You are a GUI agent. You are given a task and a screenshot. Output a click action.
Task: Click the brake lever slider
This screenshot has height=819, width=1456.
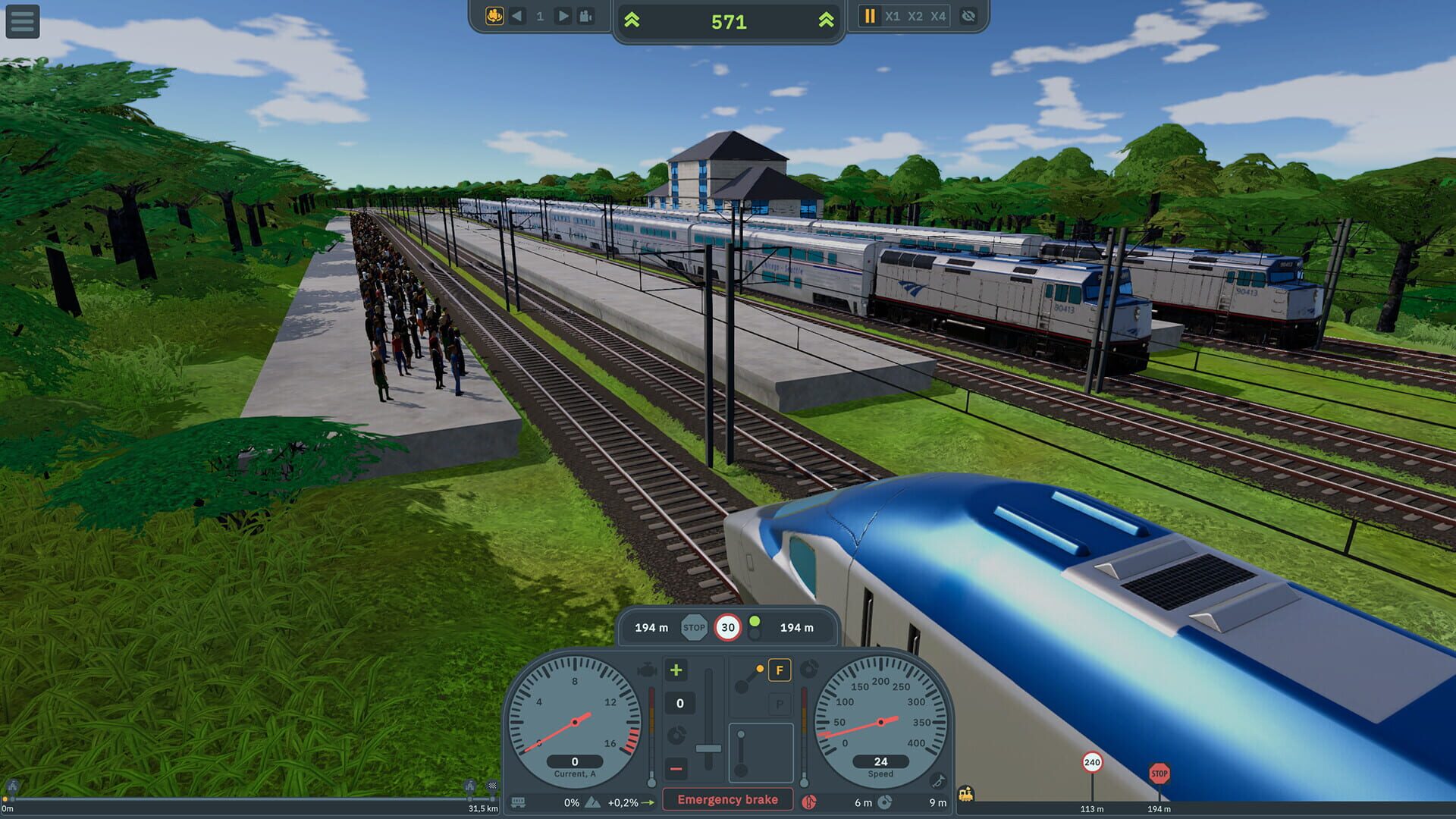tap(709, 748)
